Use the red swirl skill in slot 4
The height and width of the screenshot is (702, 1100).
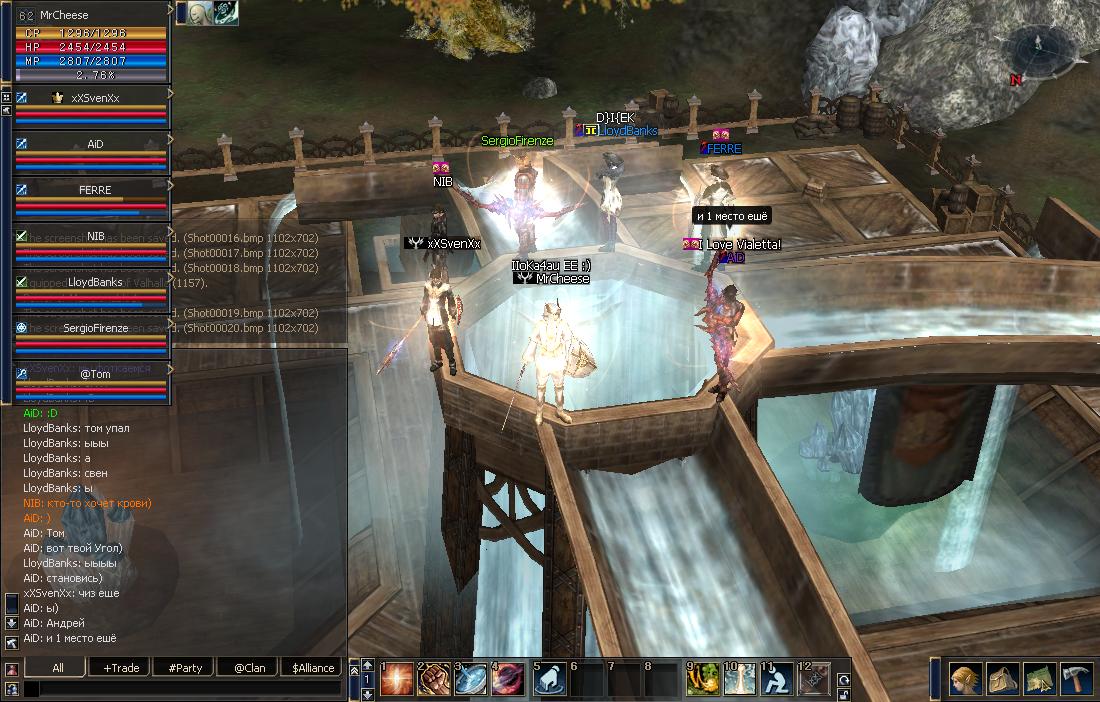point(508,679)
